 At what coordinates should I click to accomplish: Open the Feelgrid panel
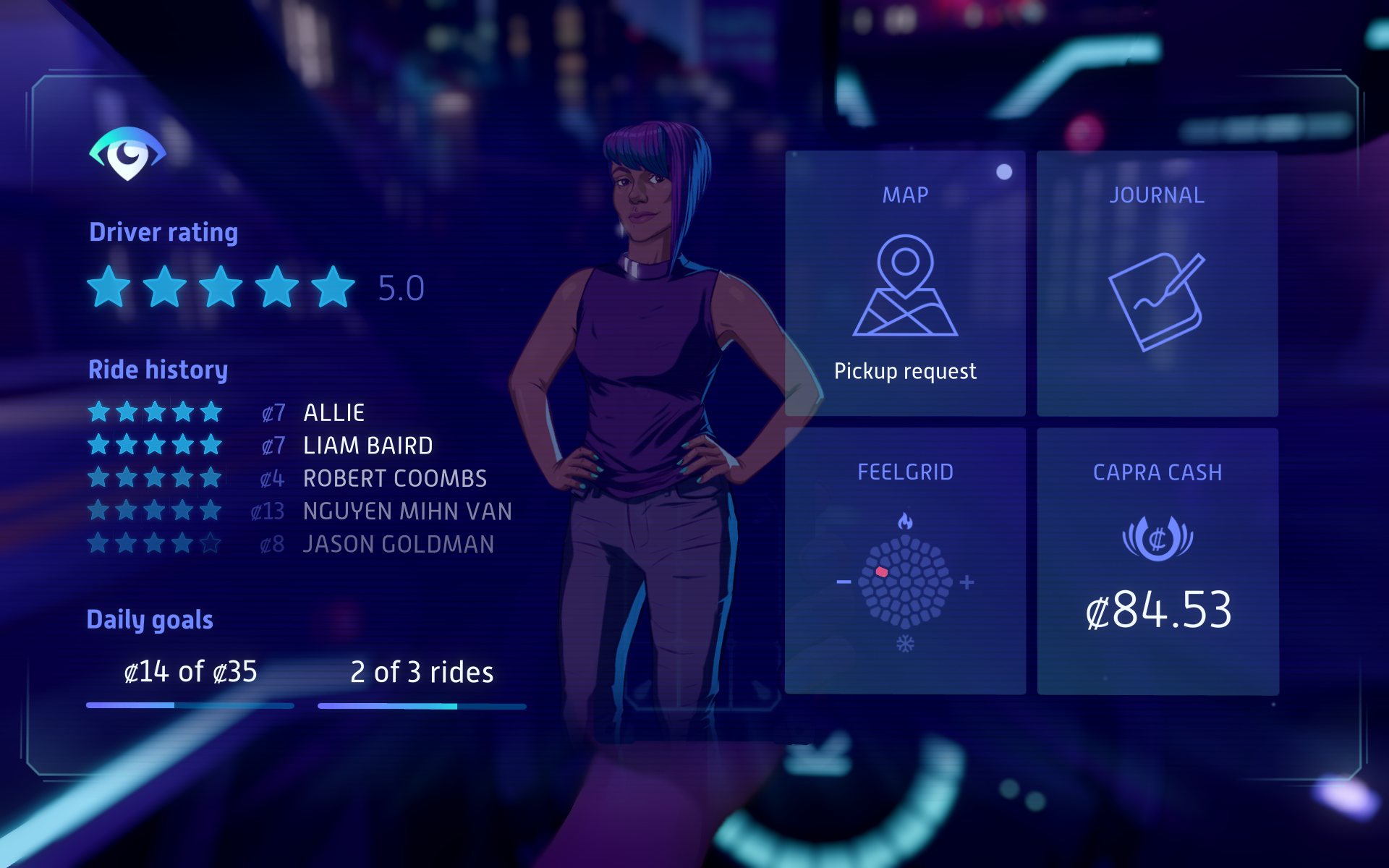905,561
